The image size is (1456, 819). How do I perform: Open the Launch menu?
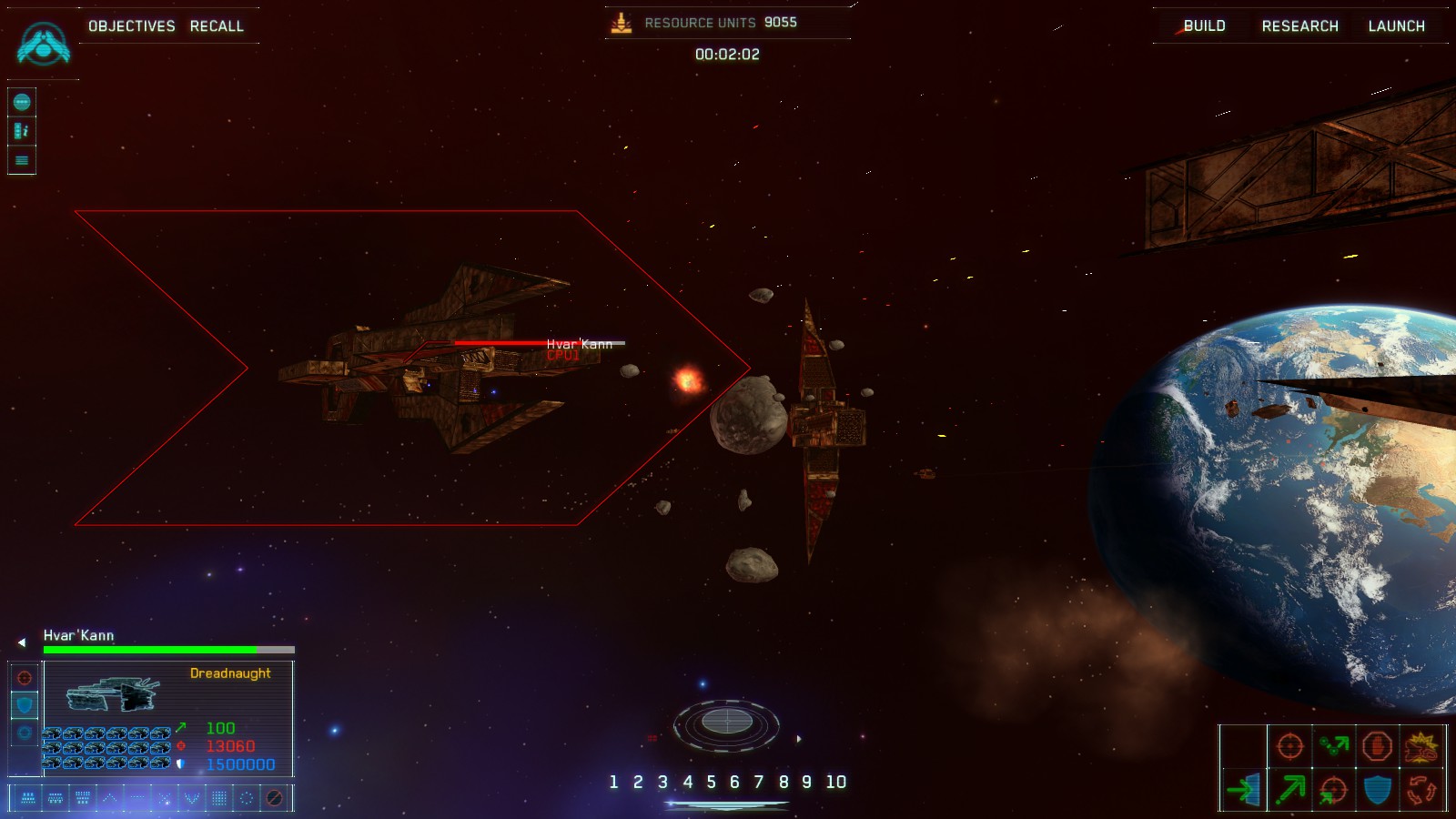[x=1396, y=26]
